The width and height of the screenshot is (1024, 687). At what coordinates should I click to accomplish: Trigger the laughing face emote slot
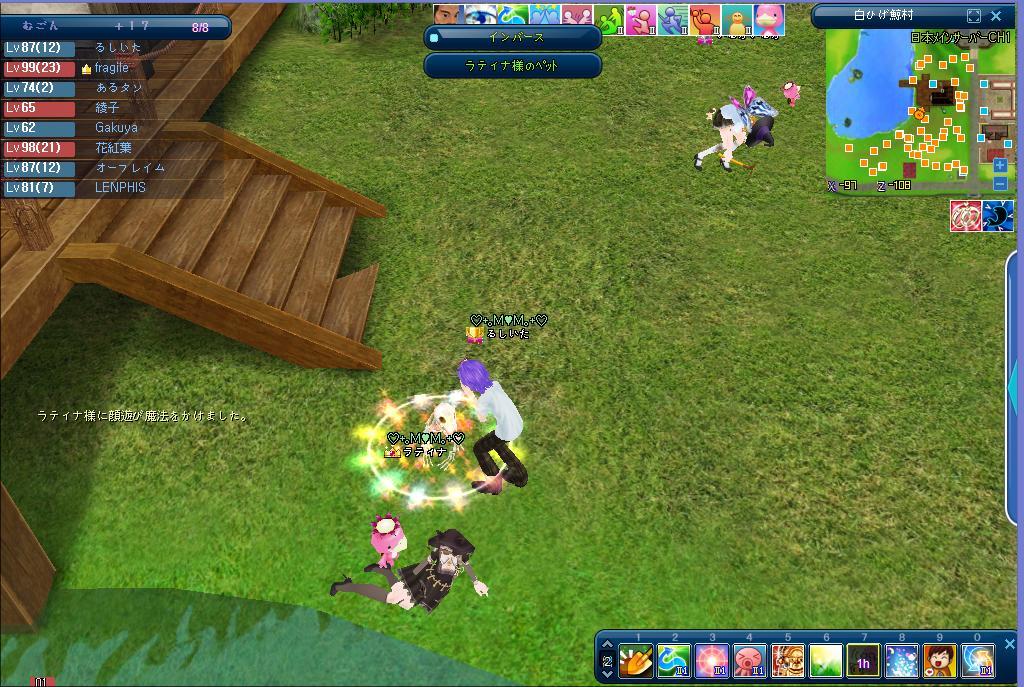pyautogui.click(x=939, y=661)
